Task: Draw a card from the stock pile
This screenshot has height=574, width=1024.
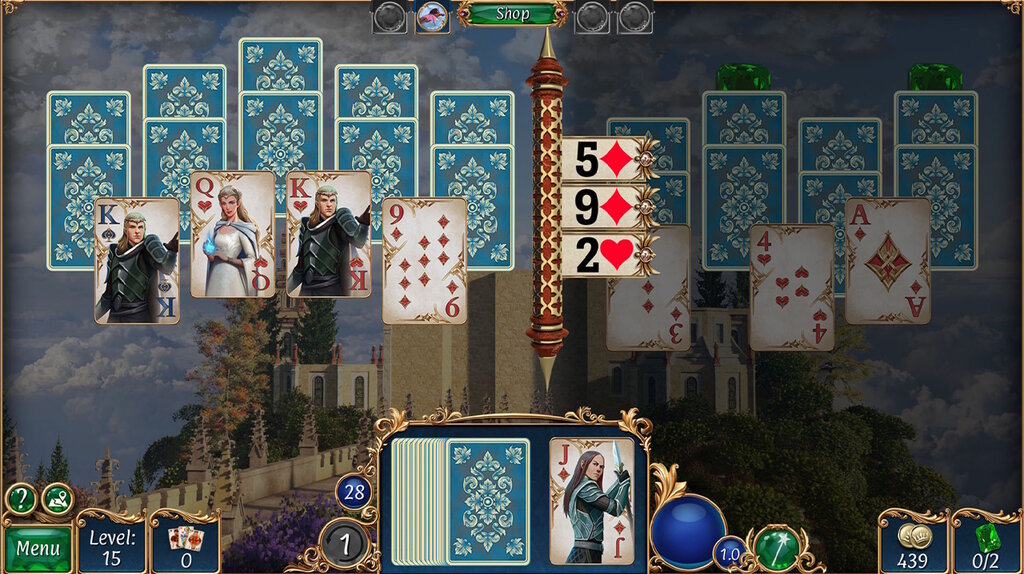Action: coord(486,500)
